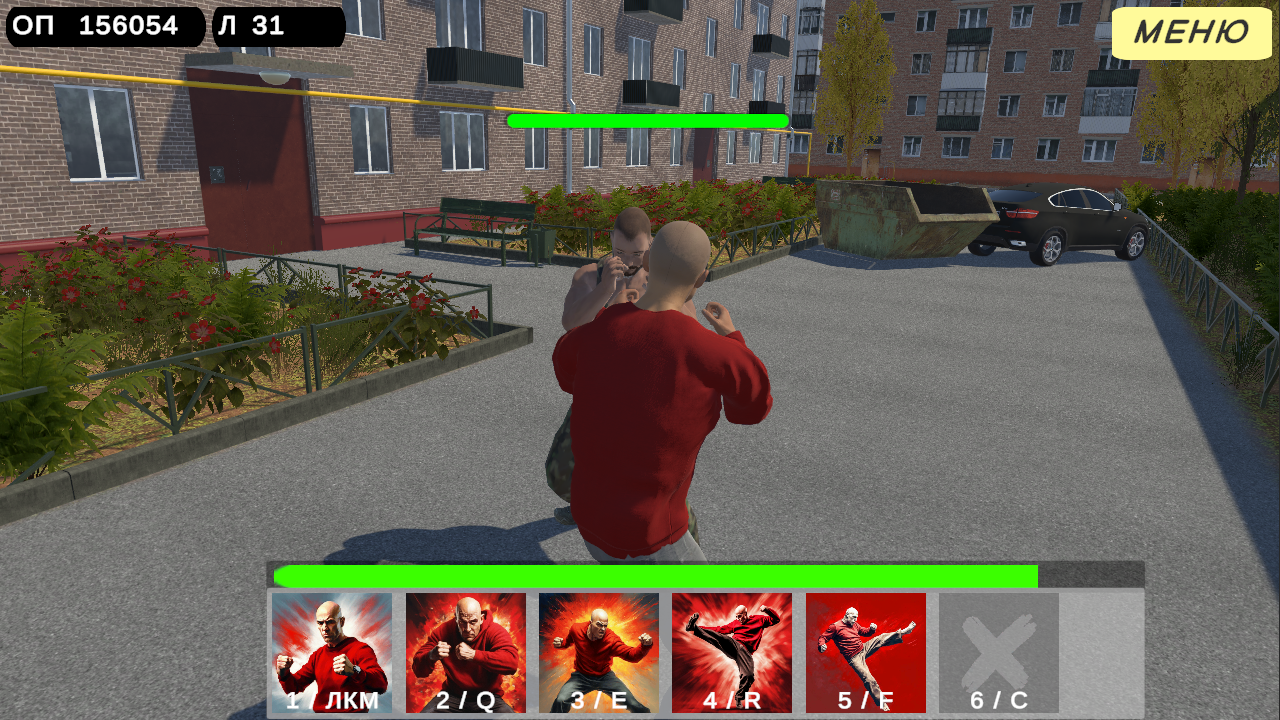
Task: Open the МЕНЮ in the top-right corner
Action: pyautogui.click(x=1192, y=33)
